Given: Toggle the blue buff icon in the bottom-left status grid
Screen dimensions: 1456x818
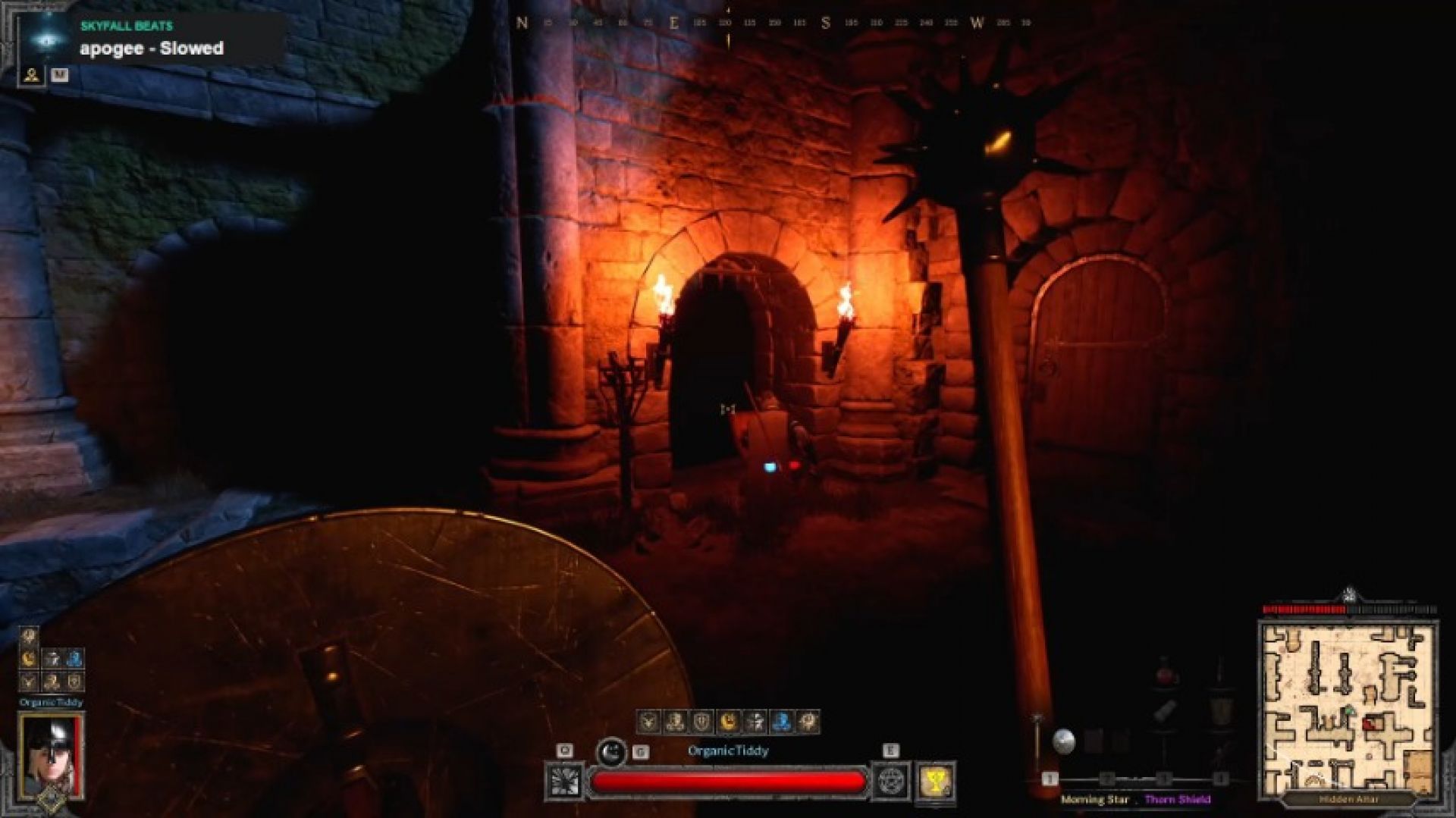Looking at the screenshot, I should click(x=74, y=658).
